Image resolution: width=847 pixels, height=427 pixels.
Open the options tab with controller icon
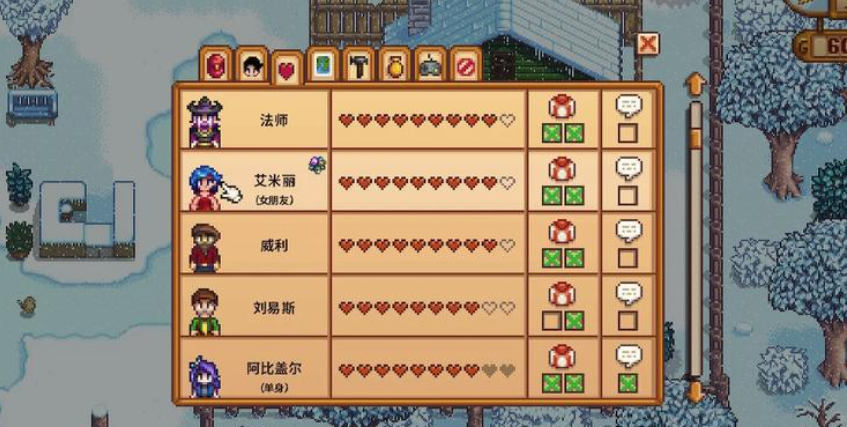tap(430, 65)
